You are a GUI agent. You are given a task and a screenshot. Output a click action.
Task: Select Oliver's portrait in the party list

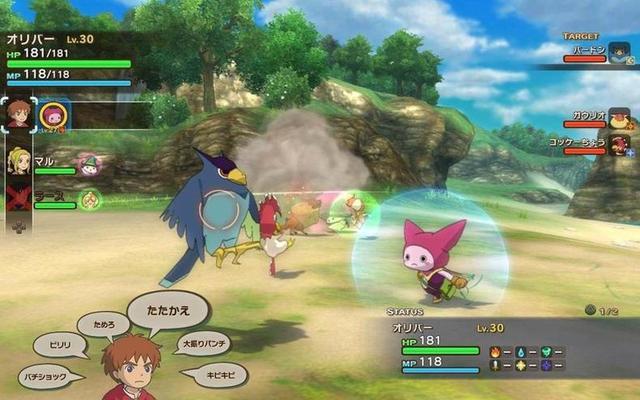pos(18,114)
